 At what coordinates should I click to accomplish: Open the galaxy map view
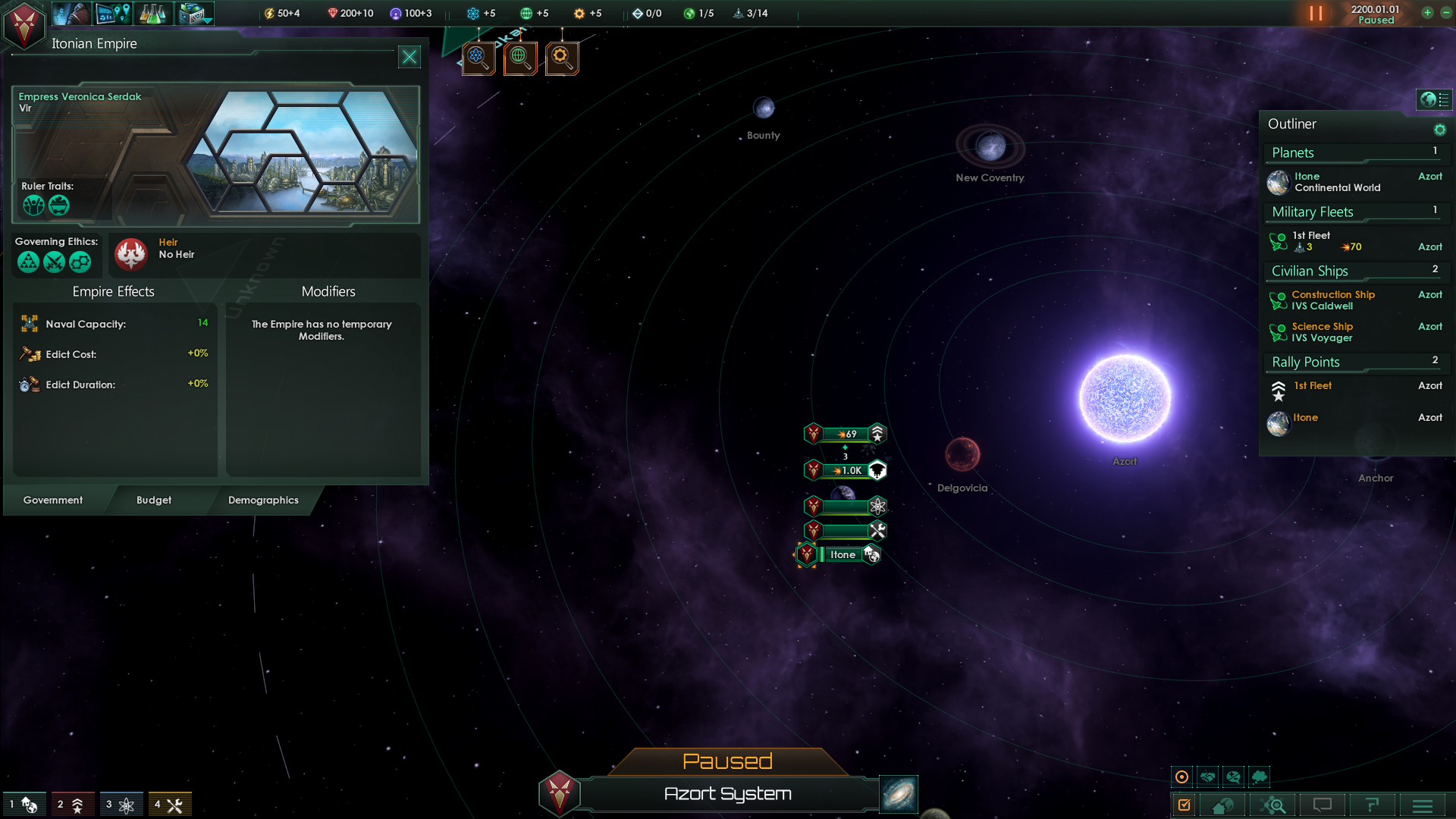pos(899,794)
